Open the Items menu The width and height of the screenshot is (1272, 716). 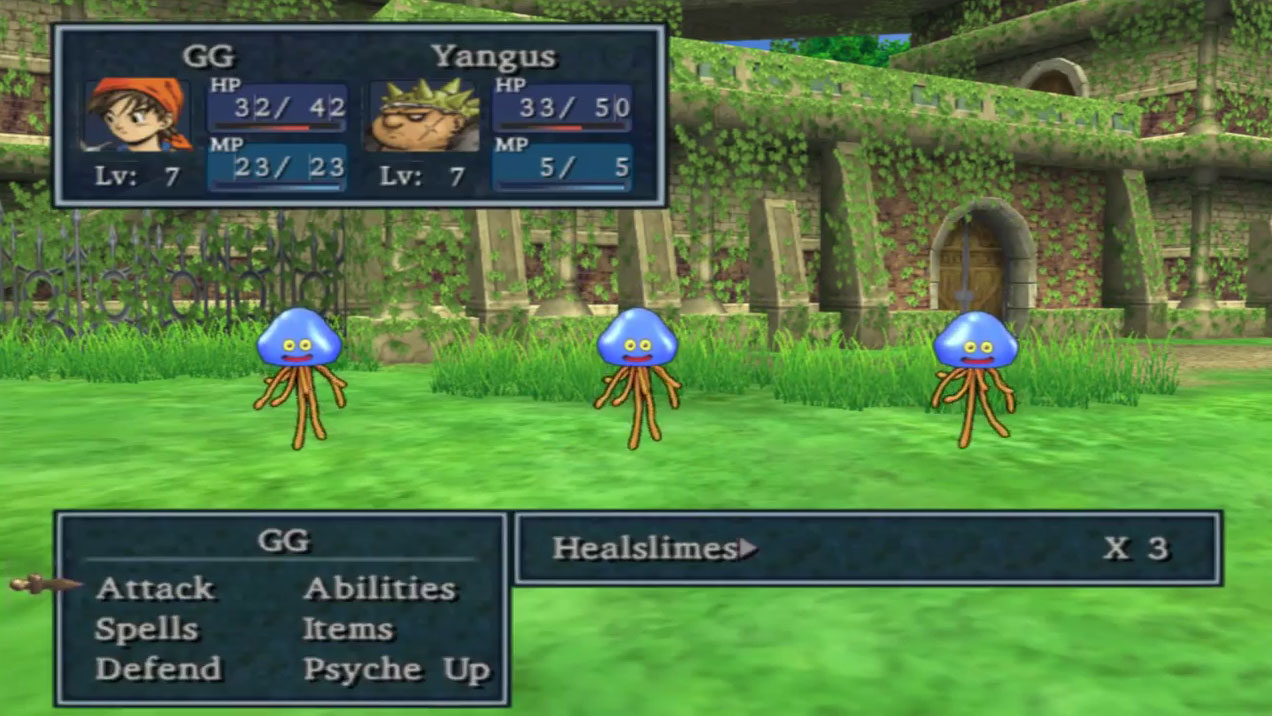pos(347,629)
